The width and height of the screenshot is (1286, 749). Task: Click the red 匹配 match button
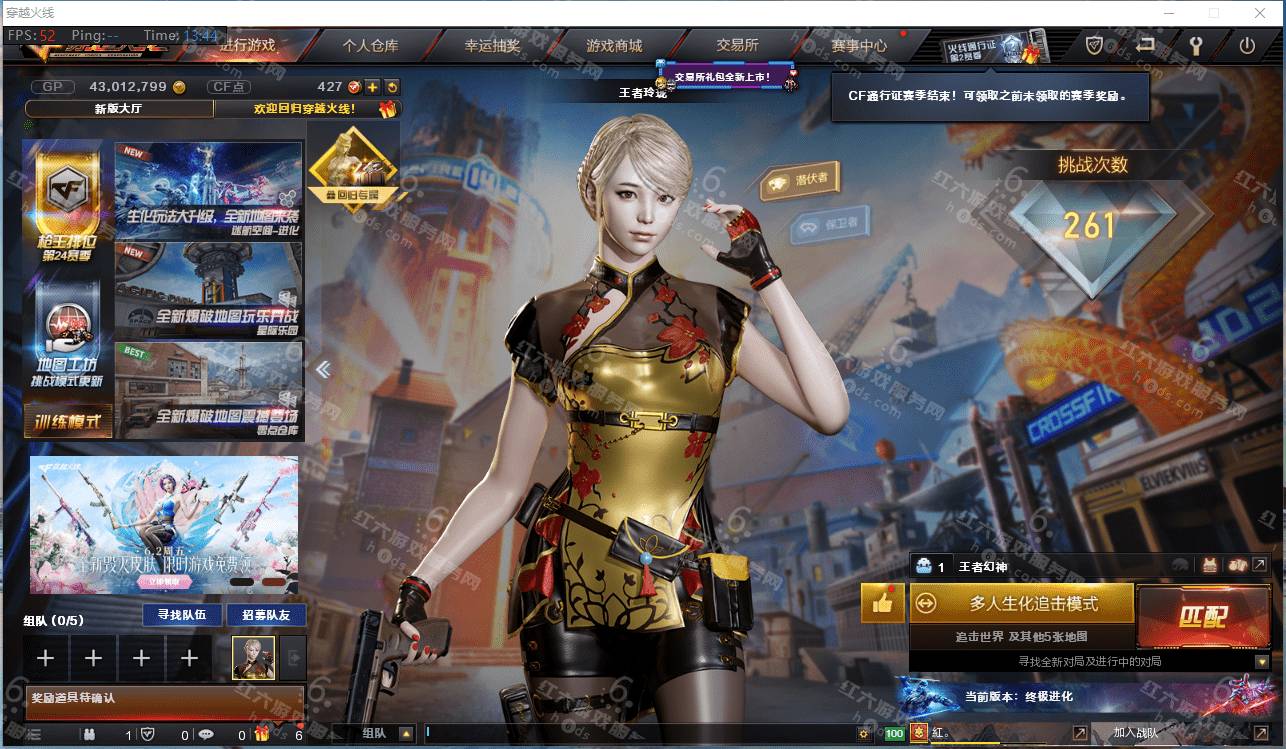tap(1205, 618)
